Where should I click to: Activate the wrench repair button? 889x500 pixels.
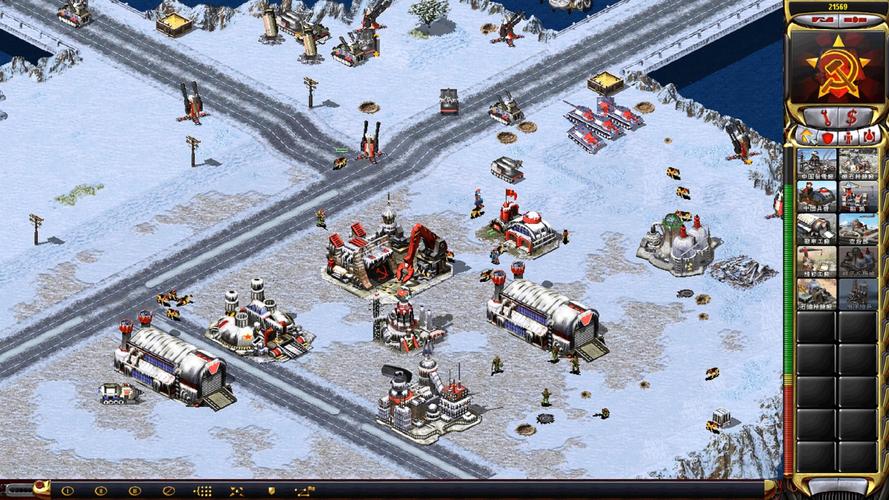(x=826, y=116)
